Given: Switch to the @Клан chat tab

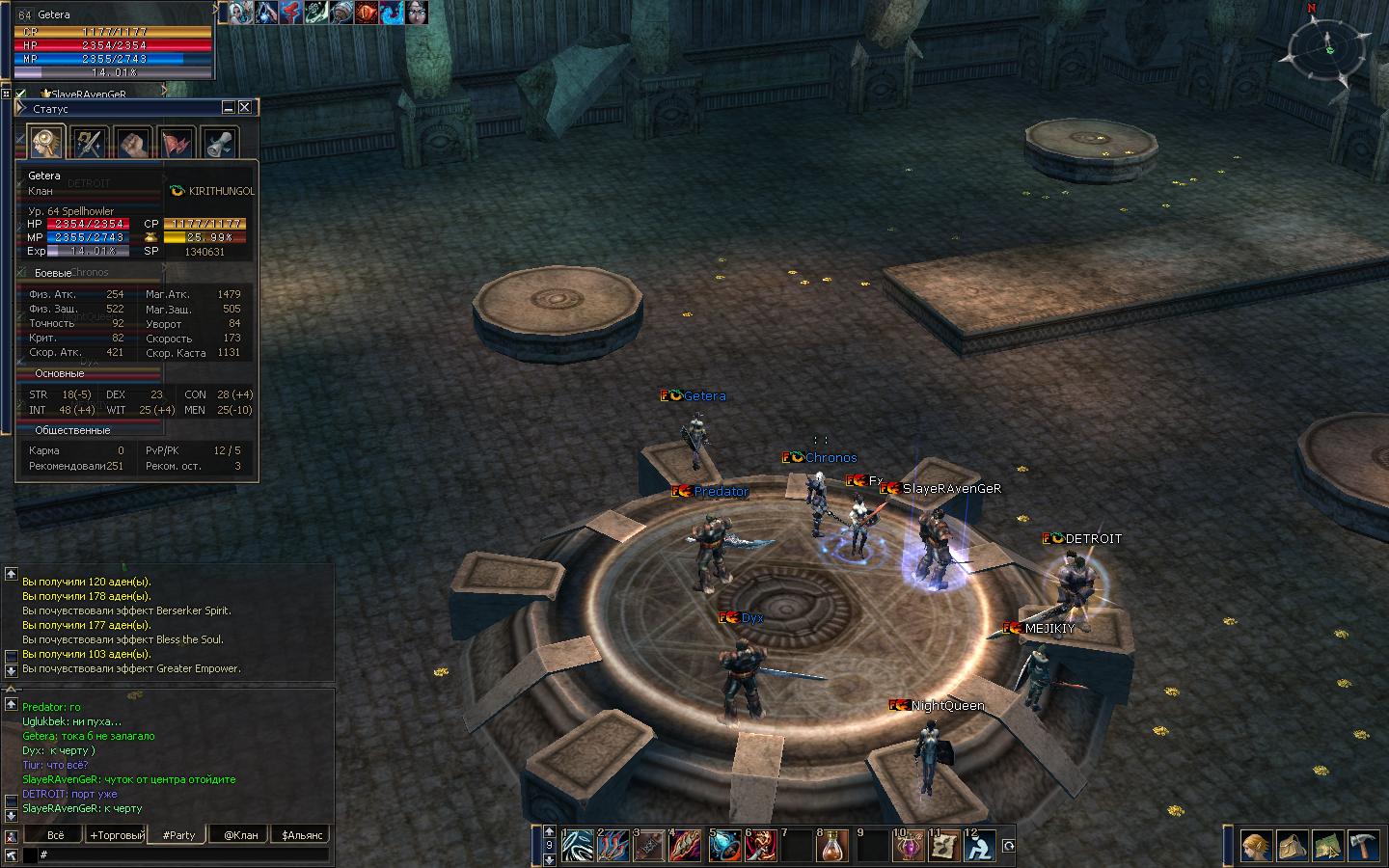Looking at the screenshot, I should (x=240, y=835).
